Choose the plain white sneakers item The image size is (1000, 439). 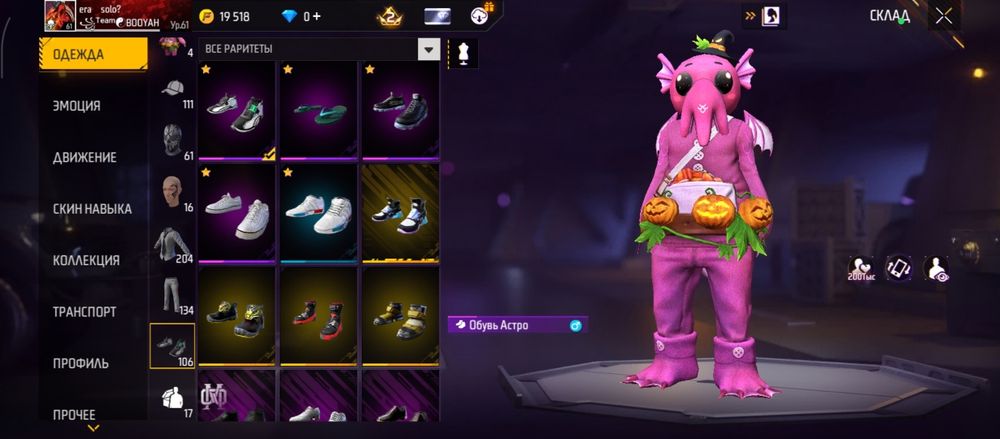[237, 212]
